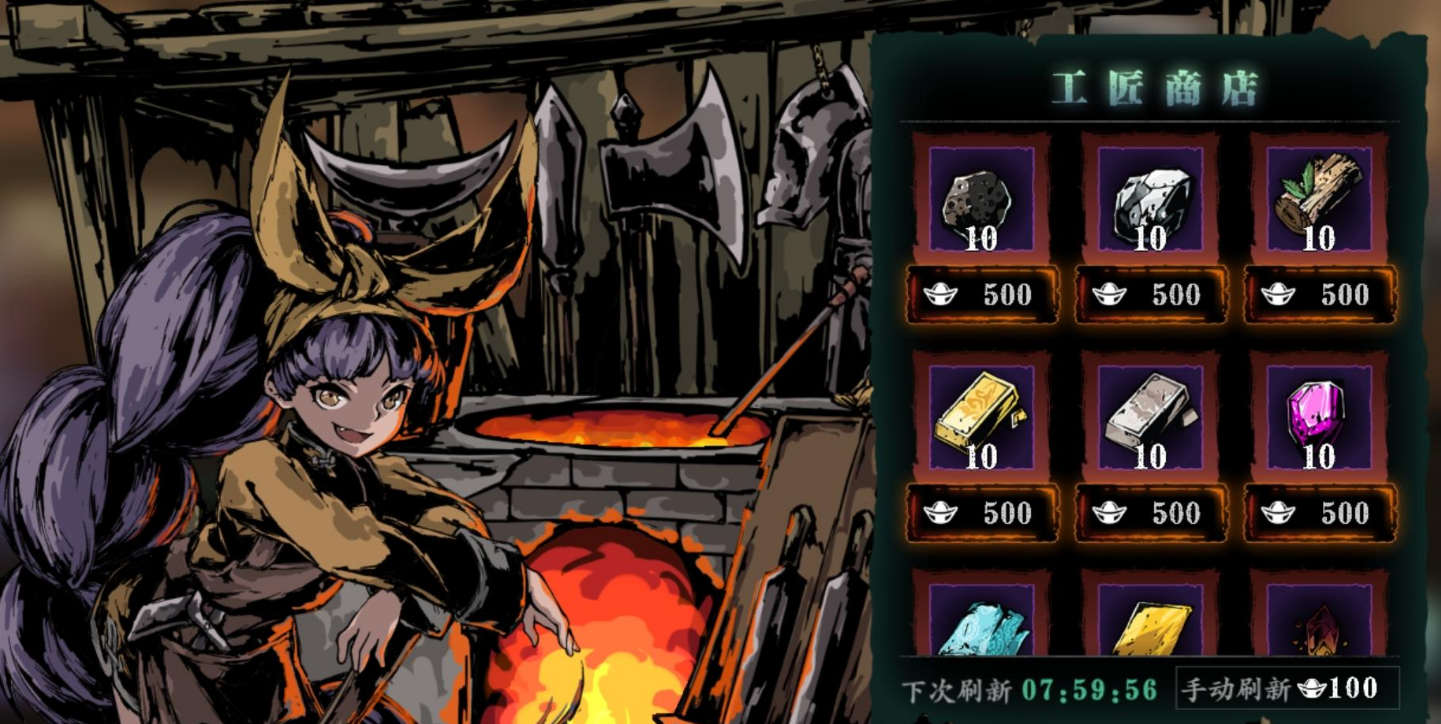Purchase the gold ingot for 500
The height and width of the screenshot is (724, 1441).
tap(982, 513)
